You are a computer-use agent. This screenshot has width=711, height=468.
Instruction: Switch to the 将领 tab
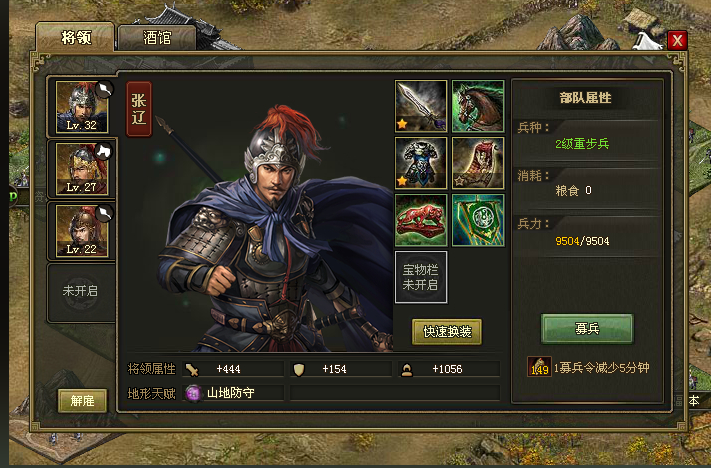pos(75,37)
